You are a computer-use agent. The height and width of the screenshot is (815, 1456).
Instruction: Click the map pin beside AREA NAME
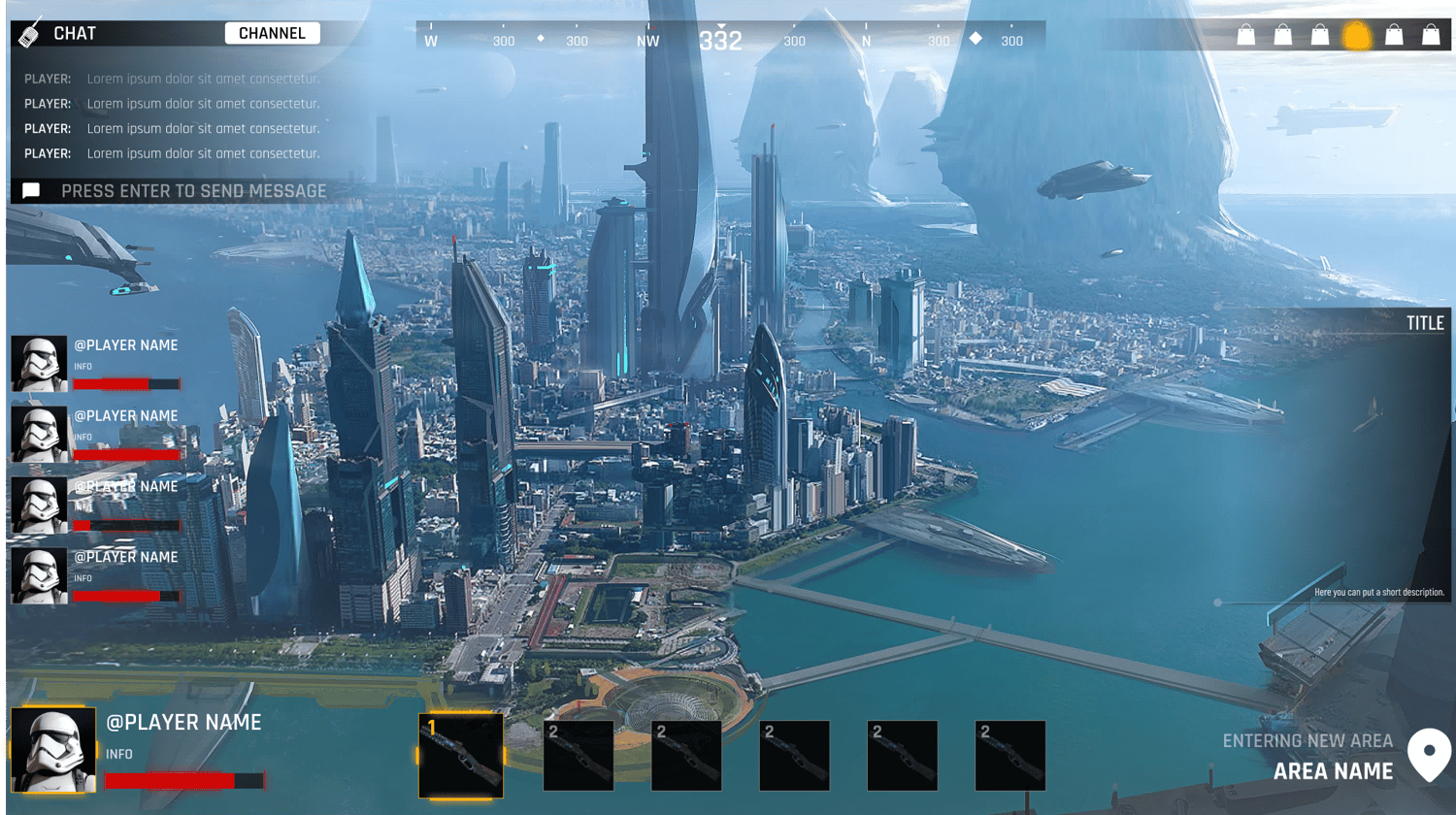[x=1429, y=754]
